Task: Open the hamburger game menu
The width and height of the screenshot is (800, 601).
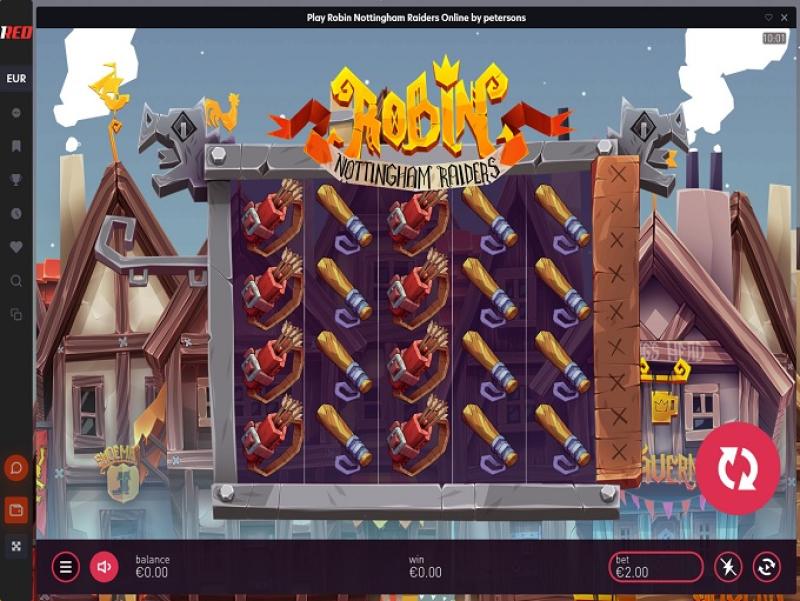Action: (66, 567)
